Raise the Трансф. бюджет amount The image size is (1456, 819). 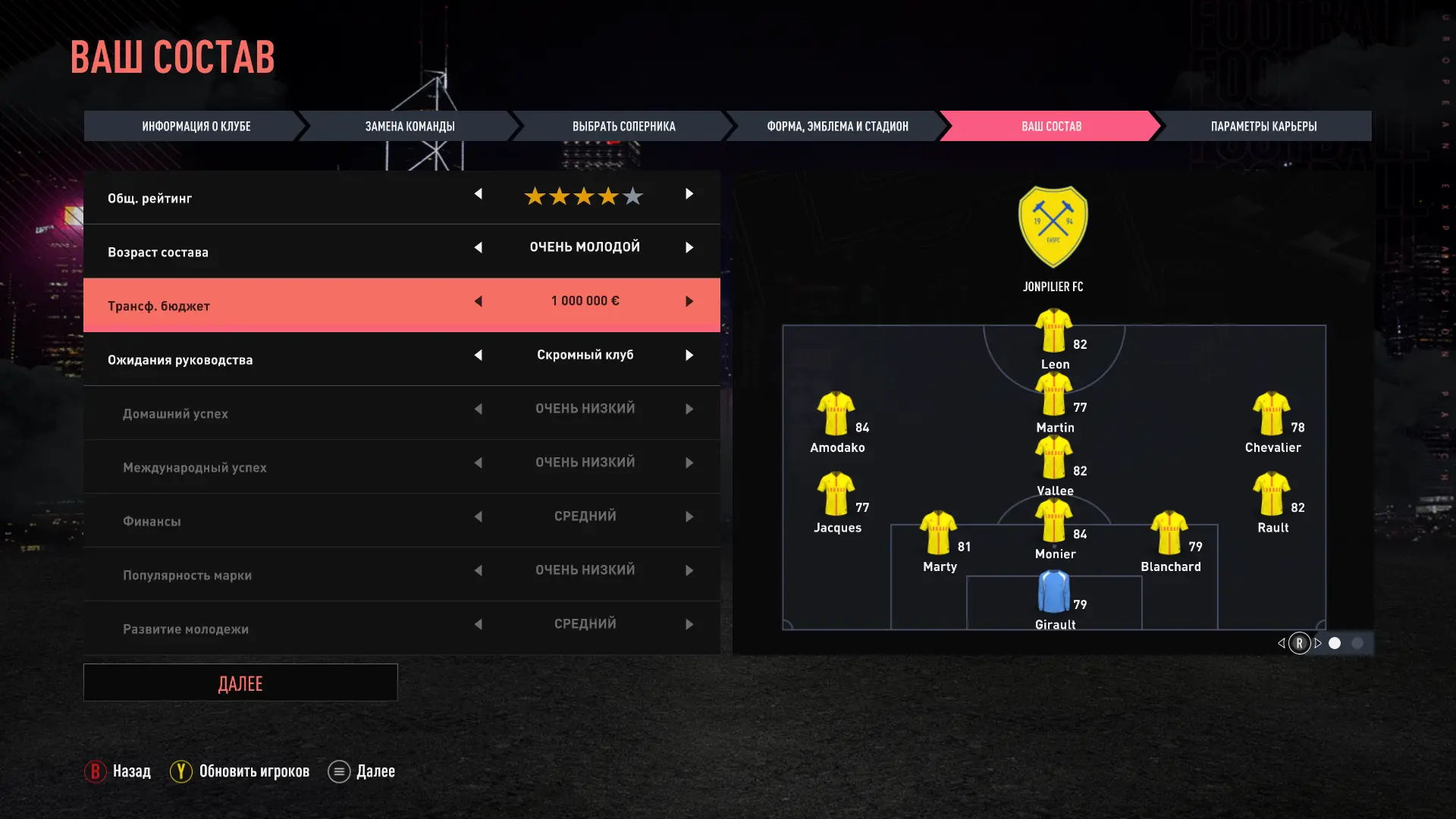tap(689, 302)
